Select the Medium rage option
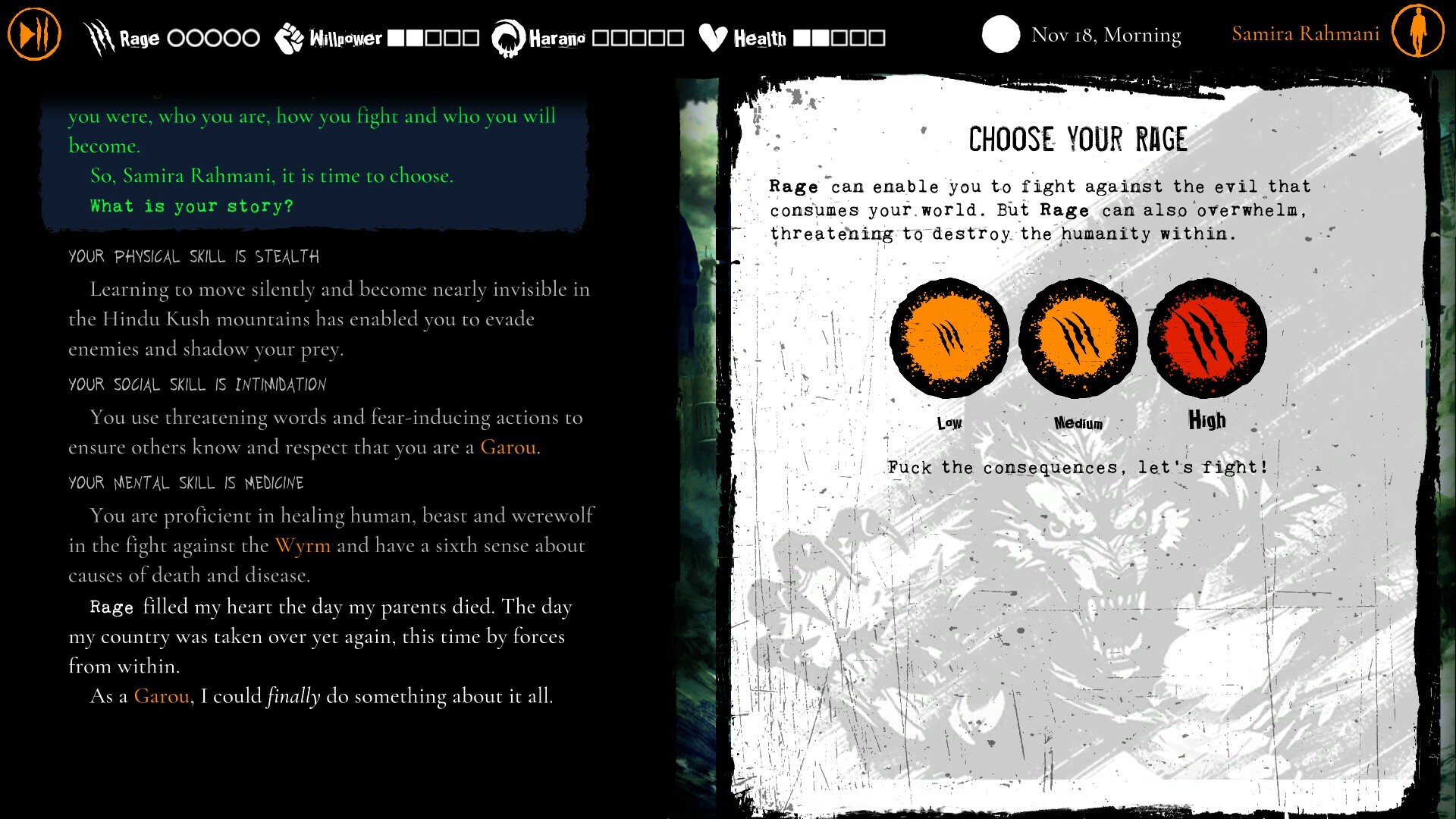 (x=1078, y=339)
